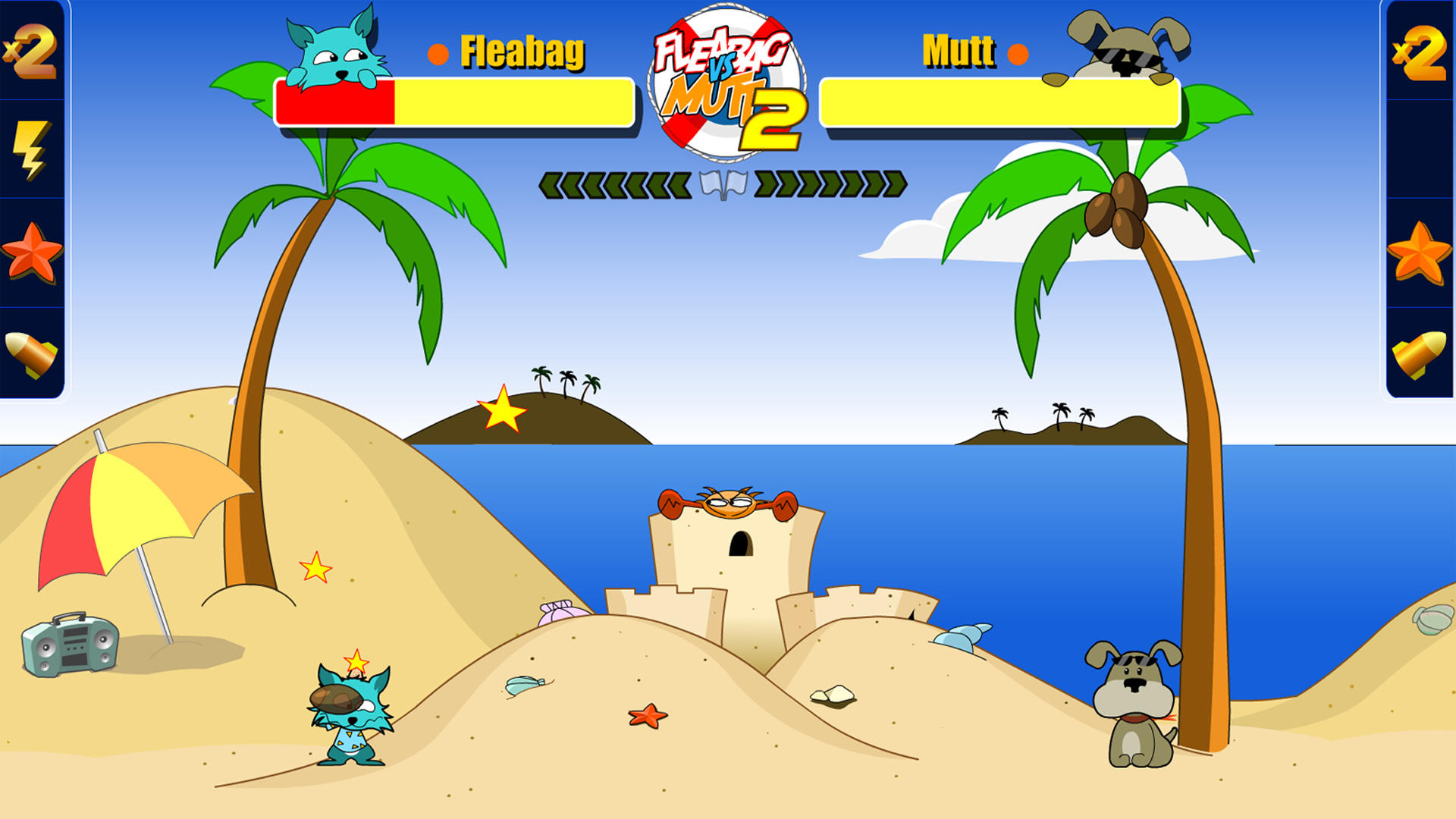Image resolution: width=1456 pixels, height=819 pixels.
Task: Select the star power-up on the left panel
Action: coord(31,250)
